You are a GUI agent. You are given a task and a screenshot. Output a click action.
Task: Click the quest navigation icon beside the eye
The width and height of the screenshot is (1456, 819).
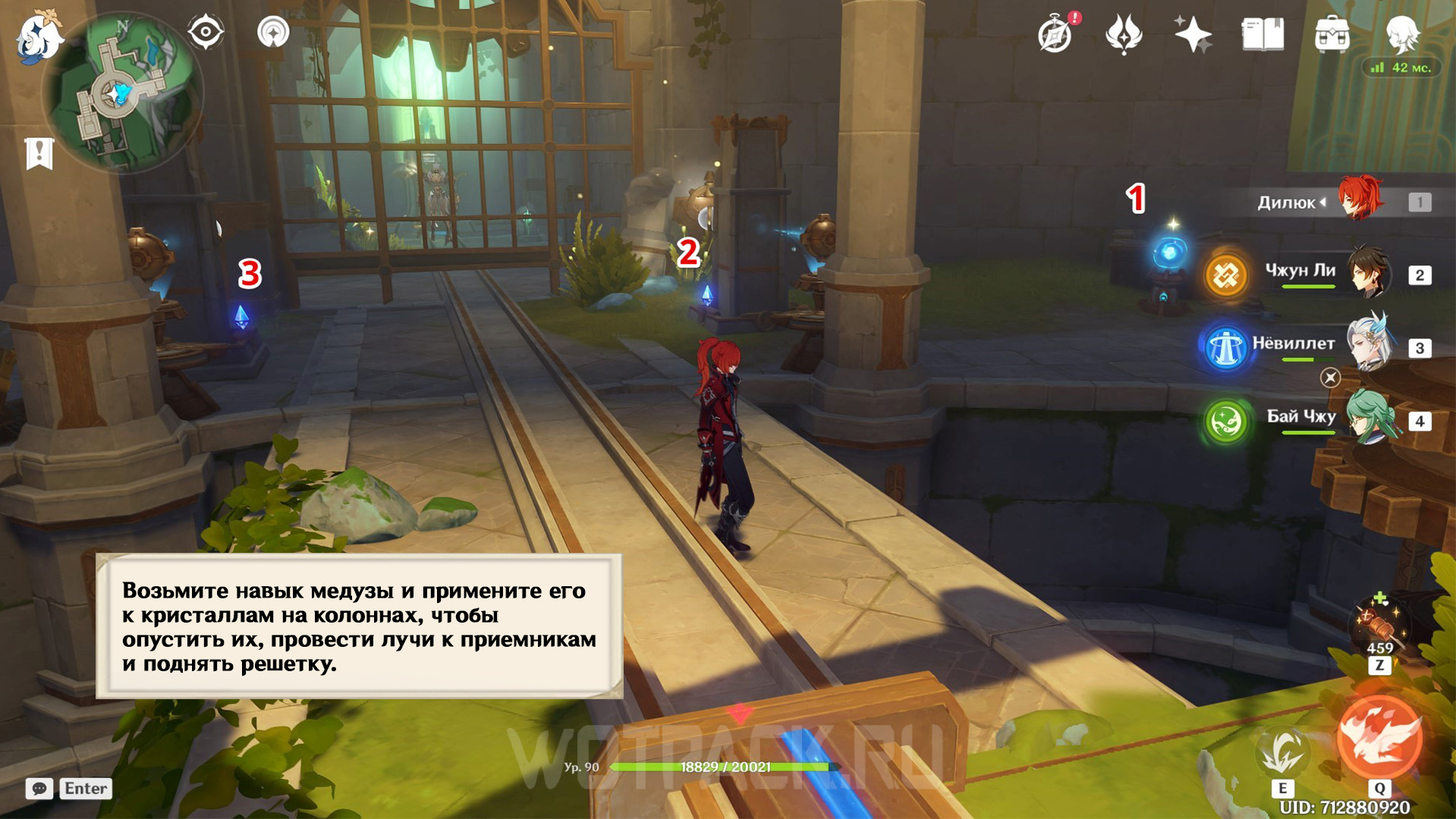click(273, 33)
